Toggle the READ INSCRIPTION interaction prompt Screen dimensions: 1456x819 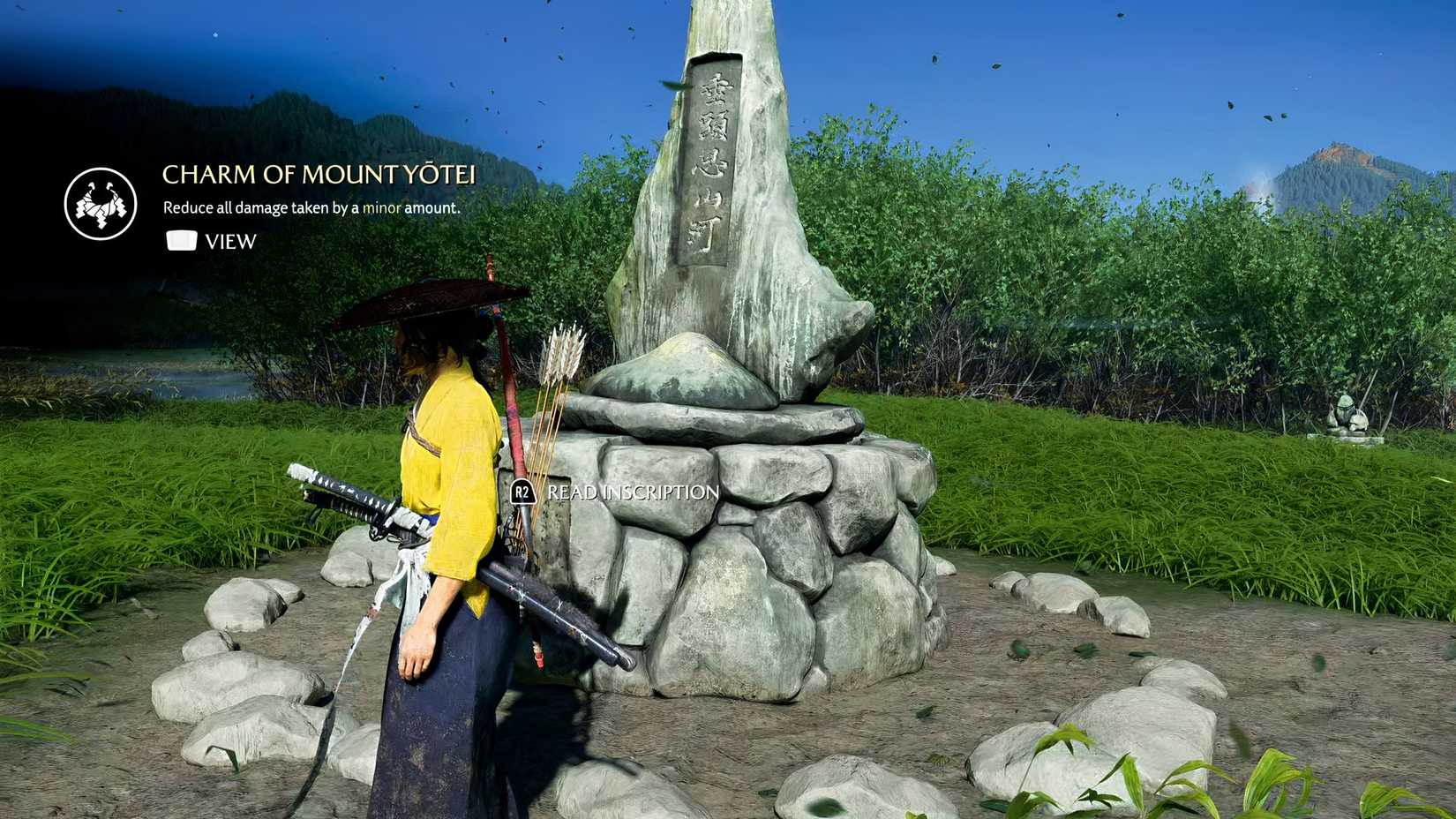(618, 493)
